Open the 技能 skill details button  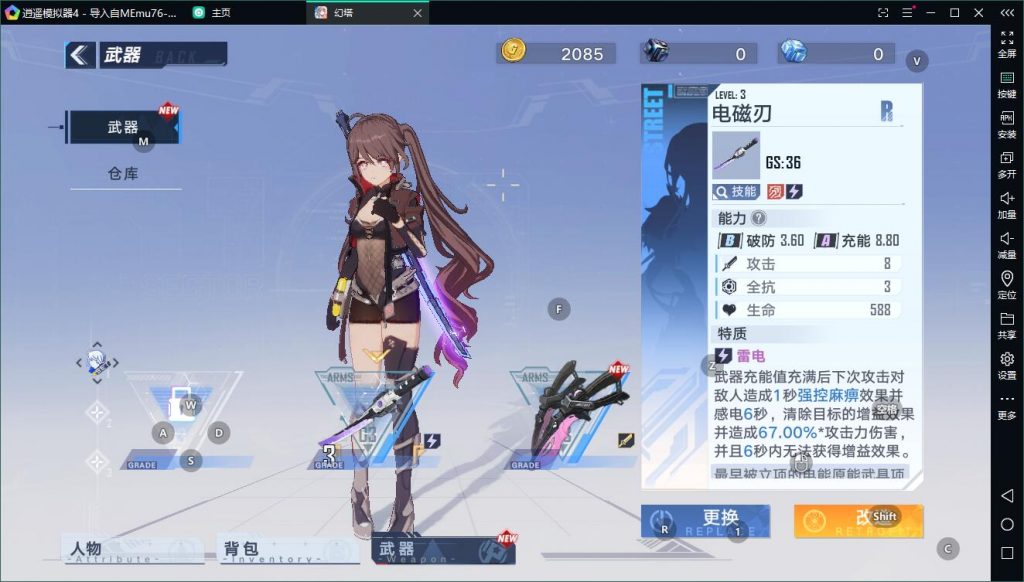point(735,191)
